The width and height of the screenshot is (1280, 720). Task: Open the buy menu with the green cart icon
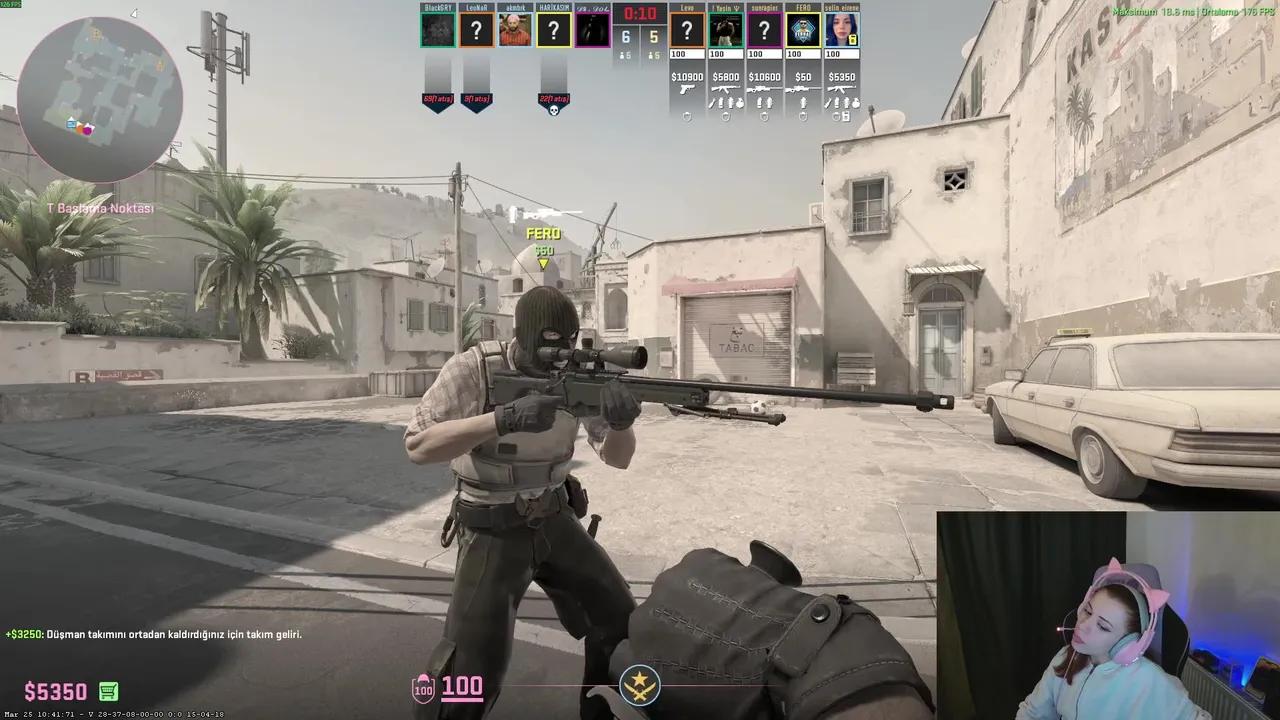tap(107, 691)
